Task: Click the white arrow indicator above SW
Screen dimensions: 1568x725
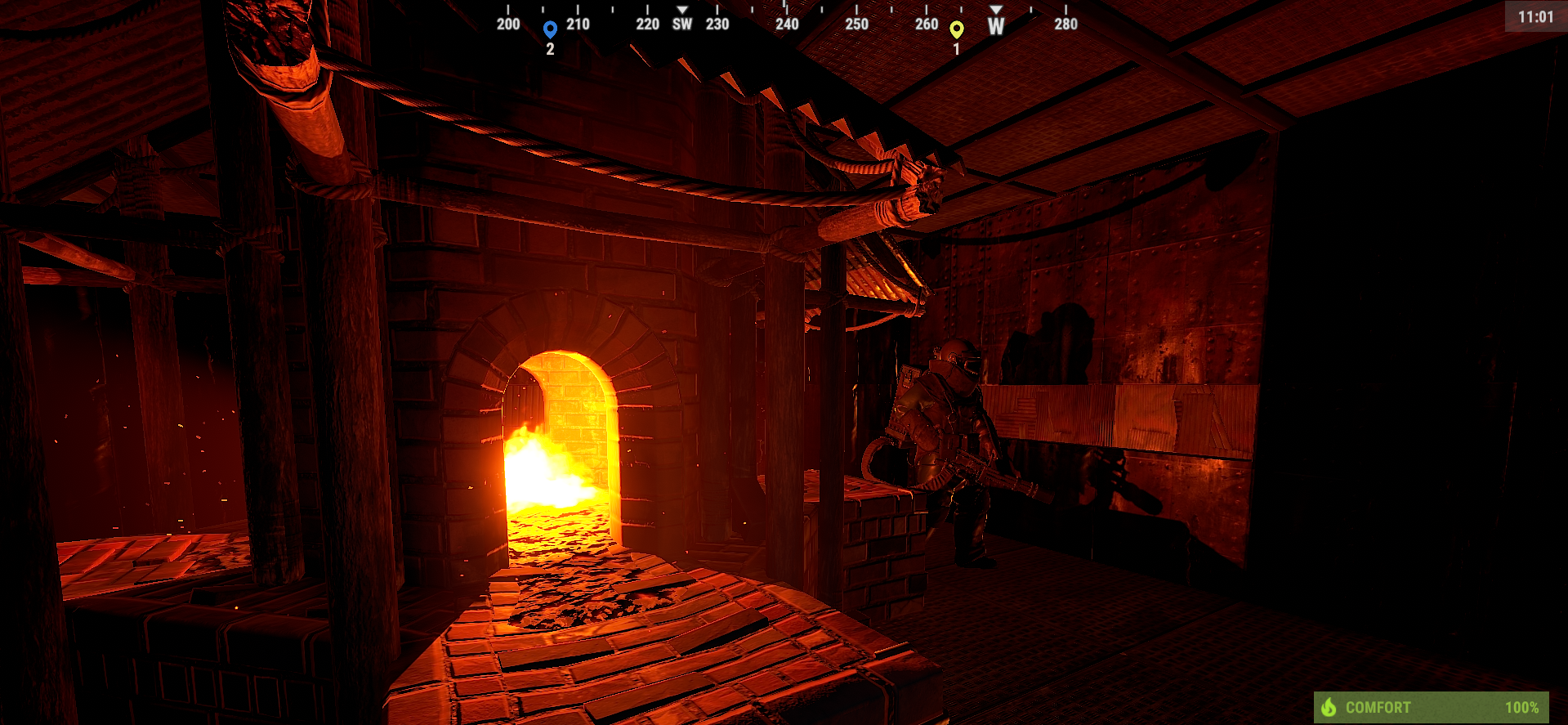Action: click(681, 9)
